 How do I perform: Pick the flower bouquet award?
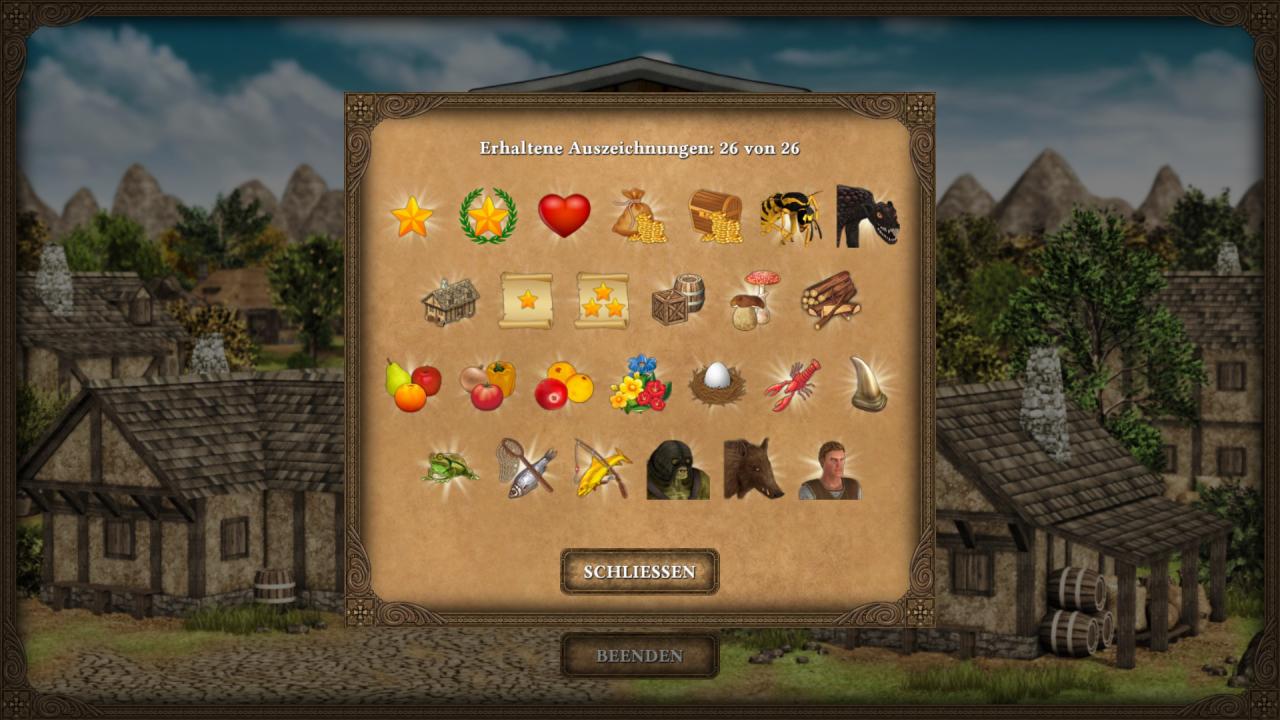point(640,385)
